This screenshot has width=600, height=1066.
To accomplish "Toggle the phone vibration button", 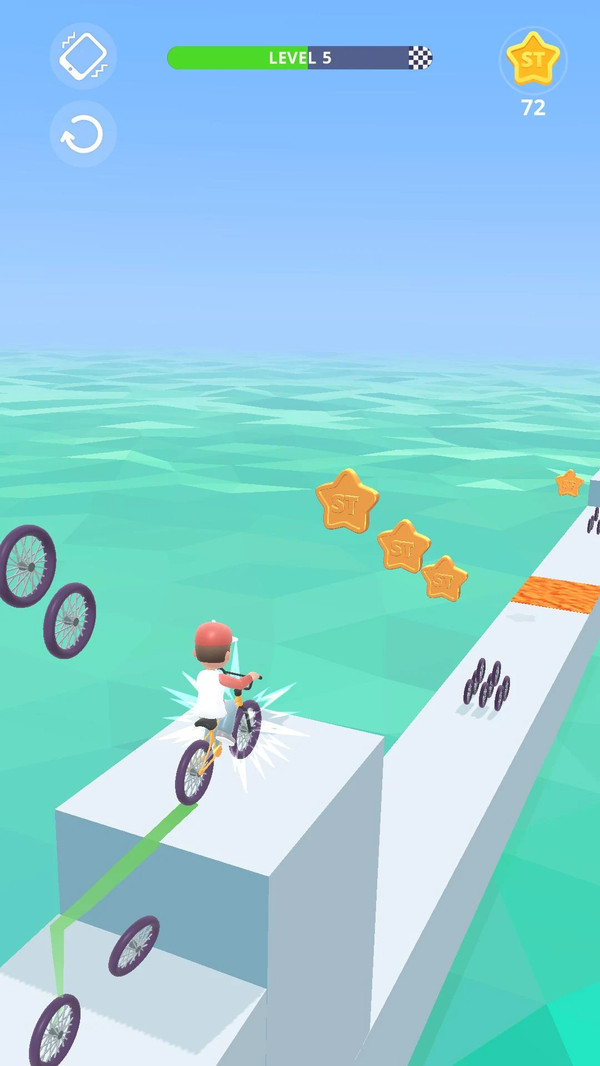I will (83, 56).
